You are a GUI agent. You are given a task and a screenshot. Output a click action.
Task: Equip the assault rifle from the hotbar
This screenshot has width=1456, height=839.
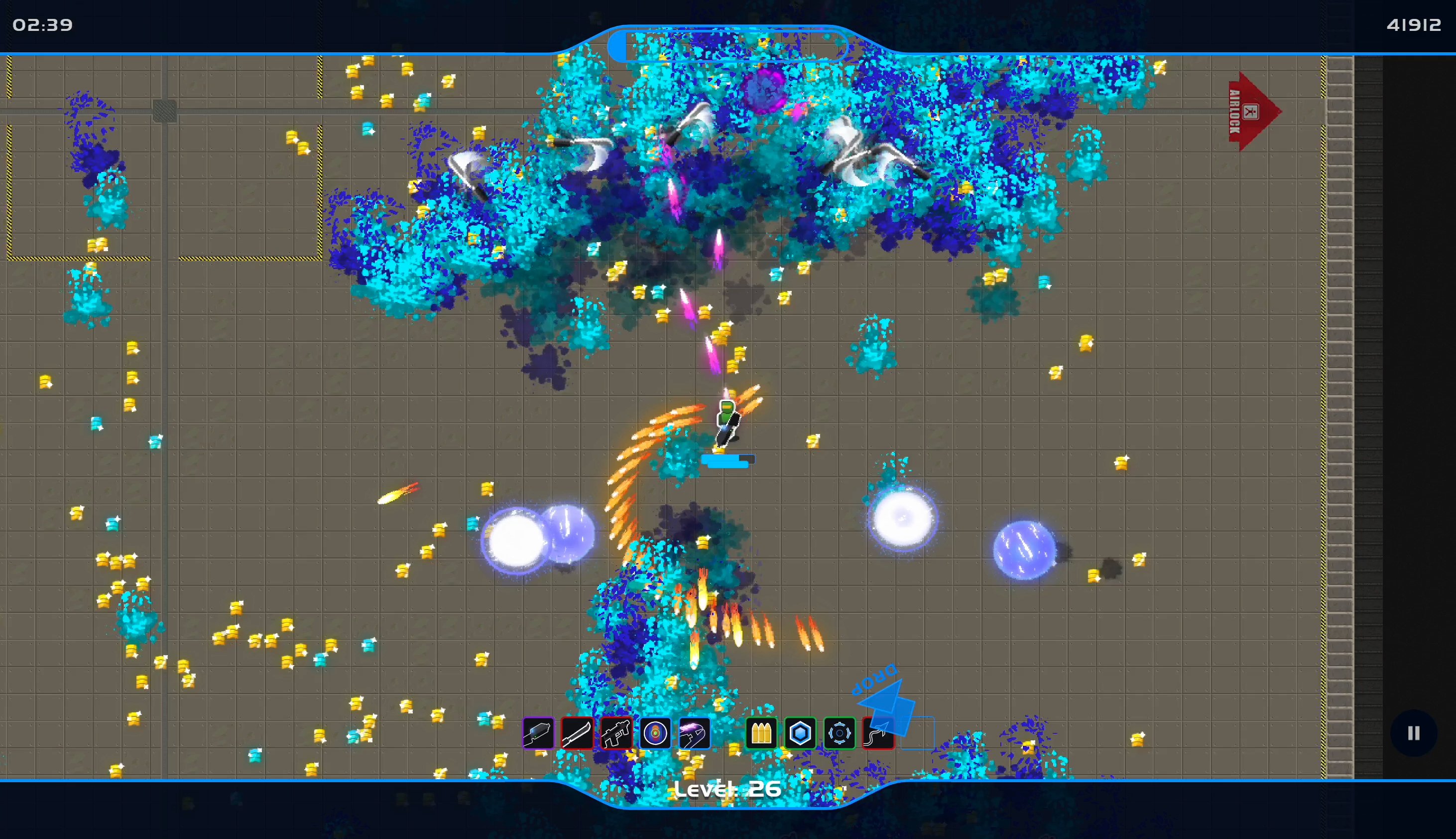point(617,733)
